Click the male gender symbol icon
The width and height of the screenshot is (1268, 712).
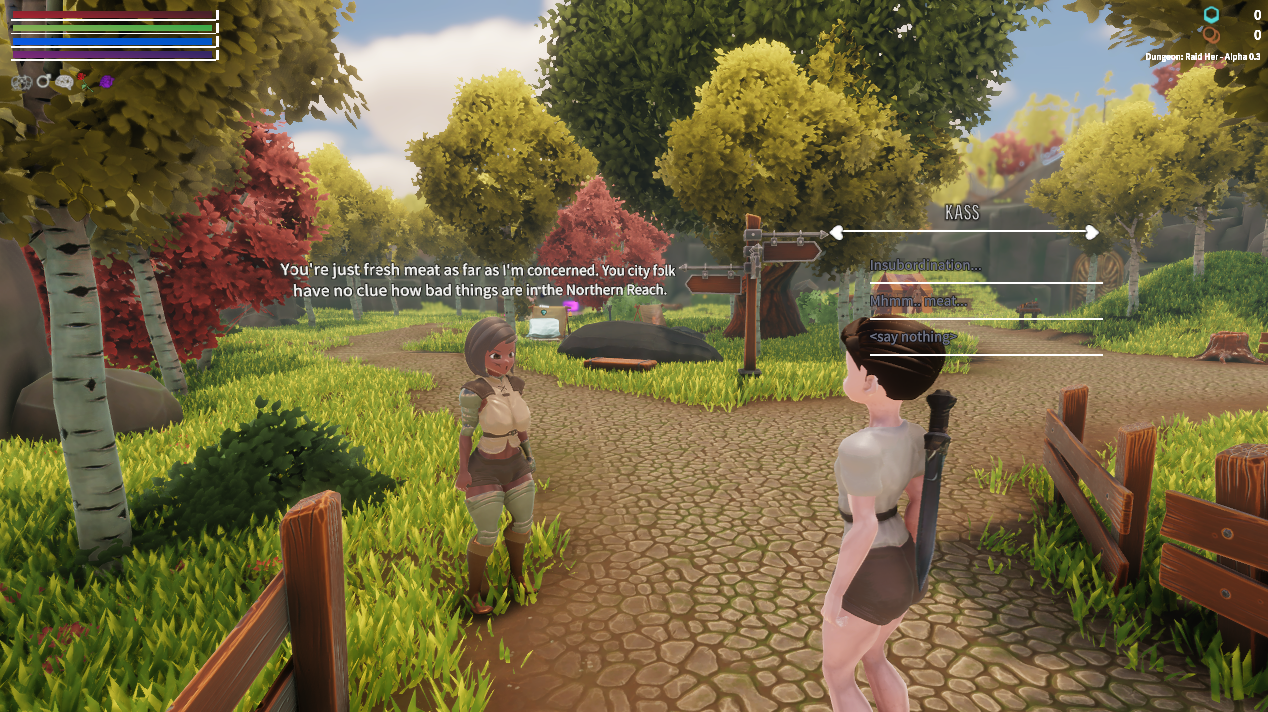pyautogui.click(x=44, y=82)
